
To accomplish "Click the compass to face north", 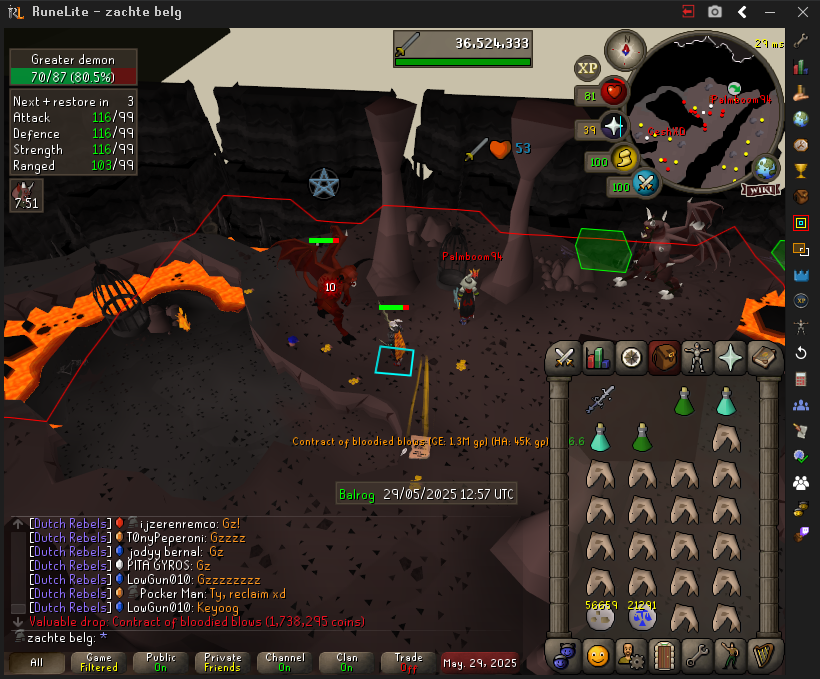I will click(x=631, y=46).
